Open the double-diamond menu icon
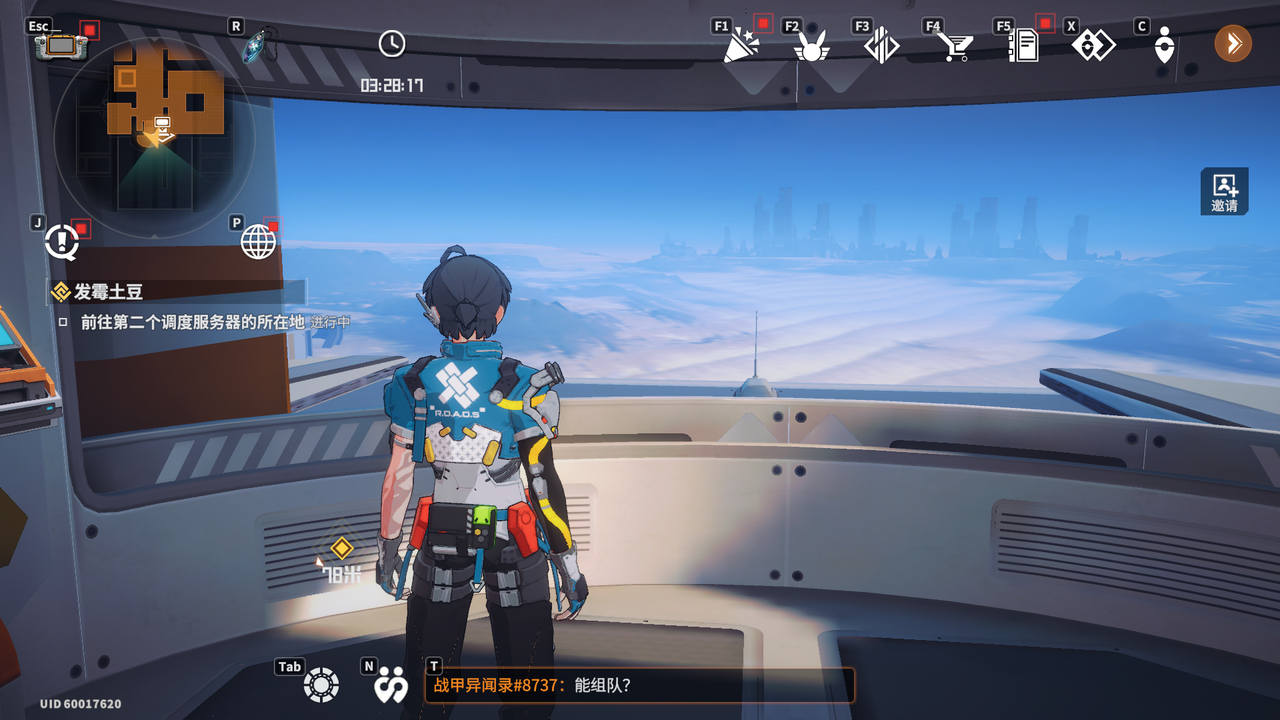 [1093, 45]
